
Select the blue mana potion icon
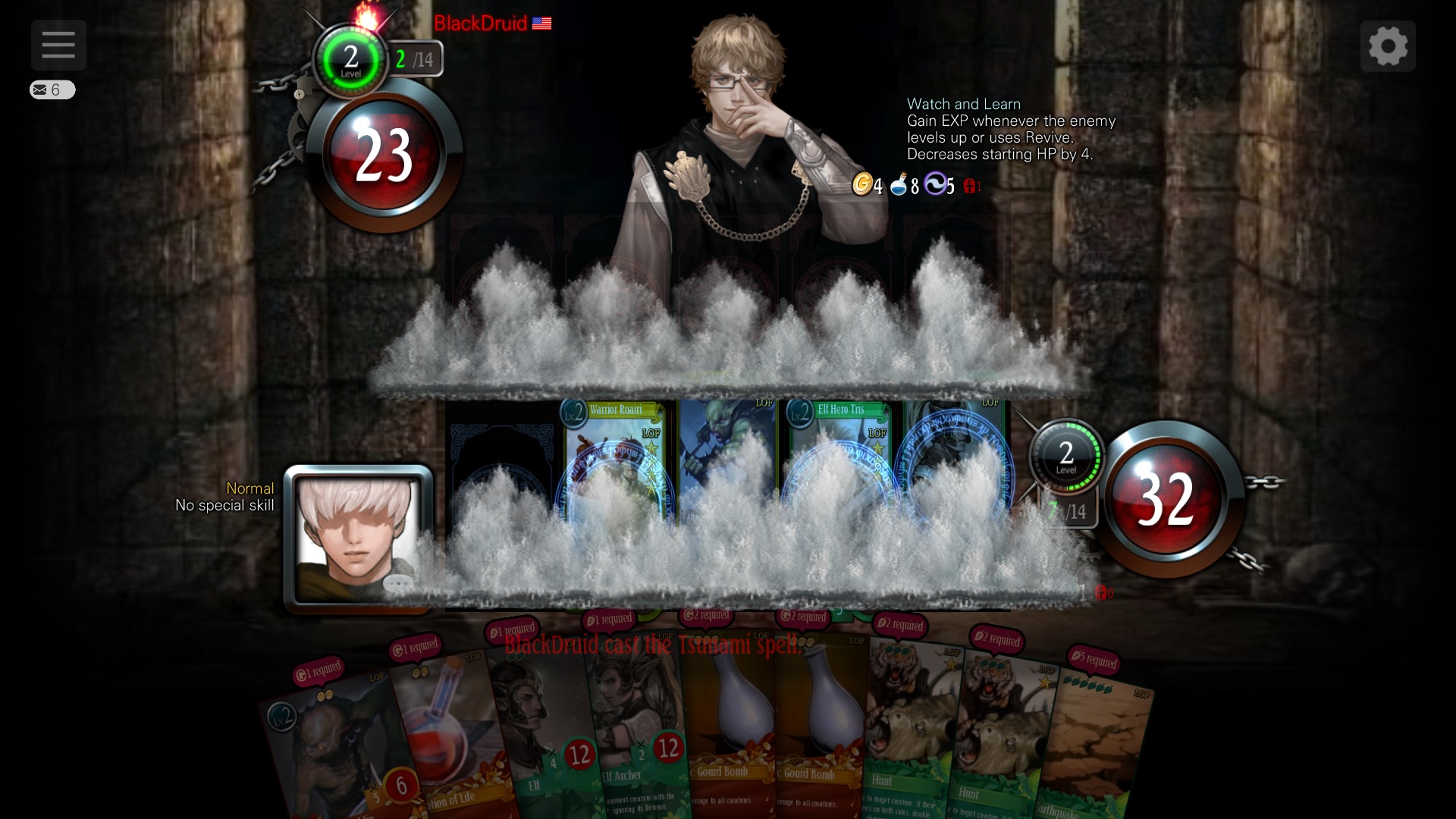899,186
